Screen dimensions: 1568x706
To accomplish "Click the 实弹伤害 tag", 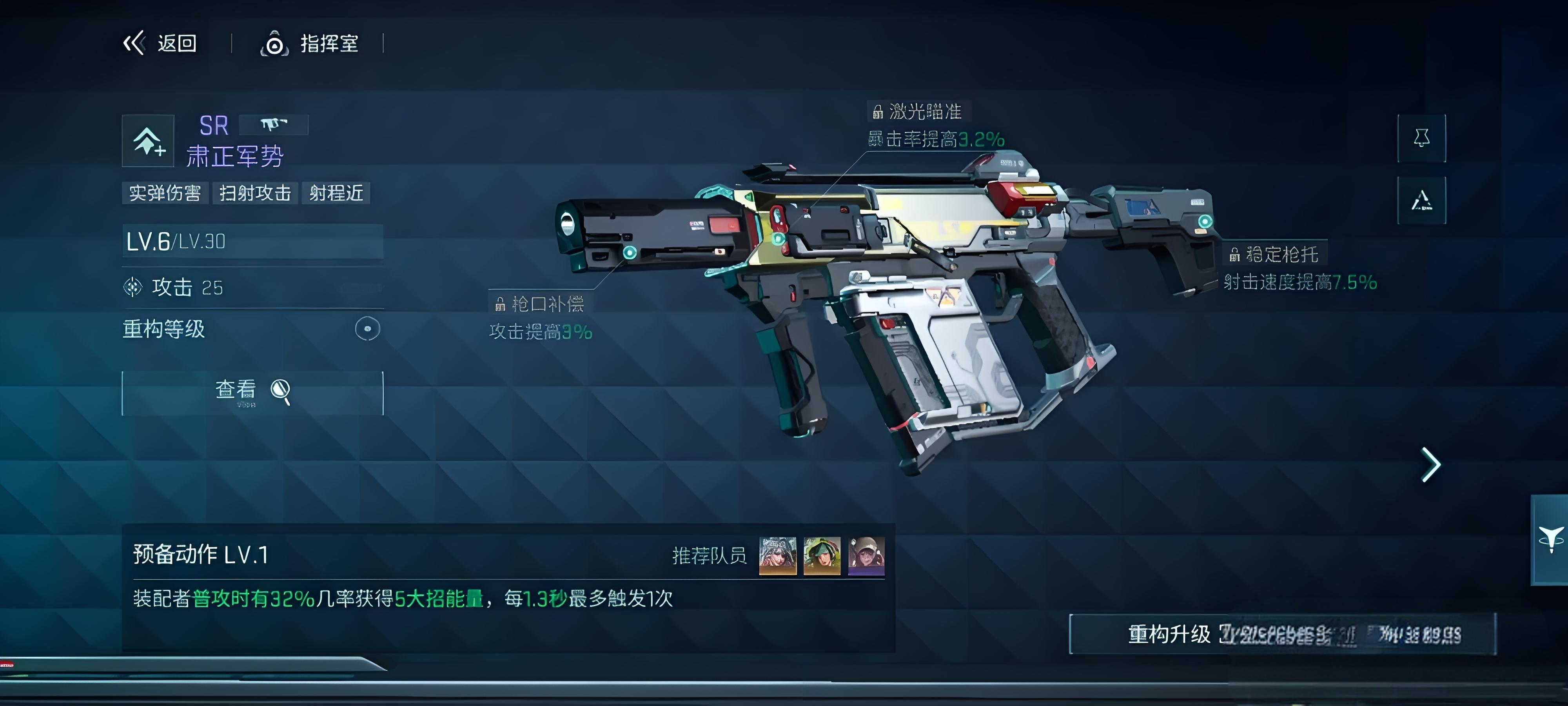I will click(165, 193).
